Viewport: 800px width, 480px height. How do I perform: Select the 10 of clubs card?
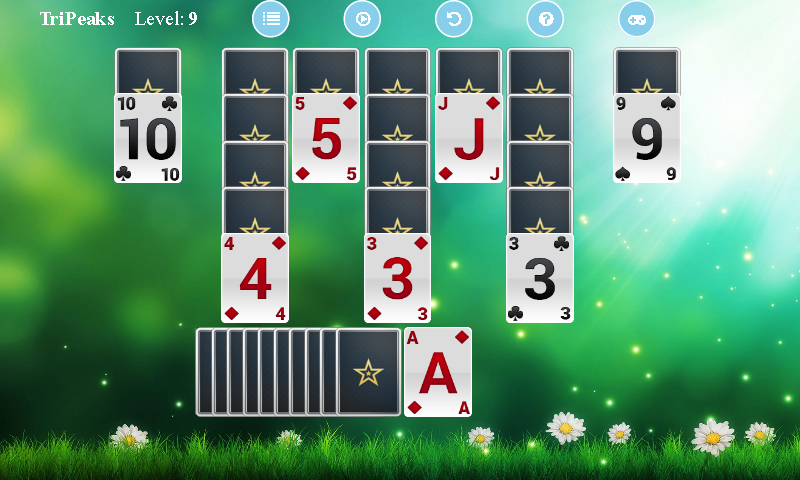tap(148, 139)
